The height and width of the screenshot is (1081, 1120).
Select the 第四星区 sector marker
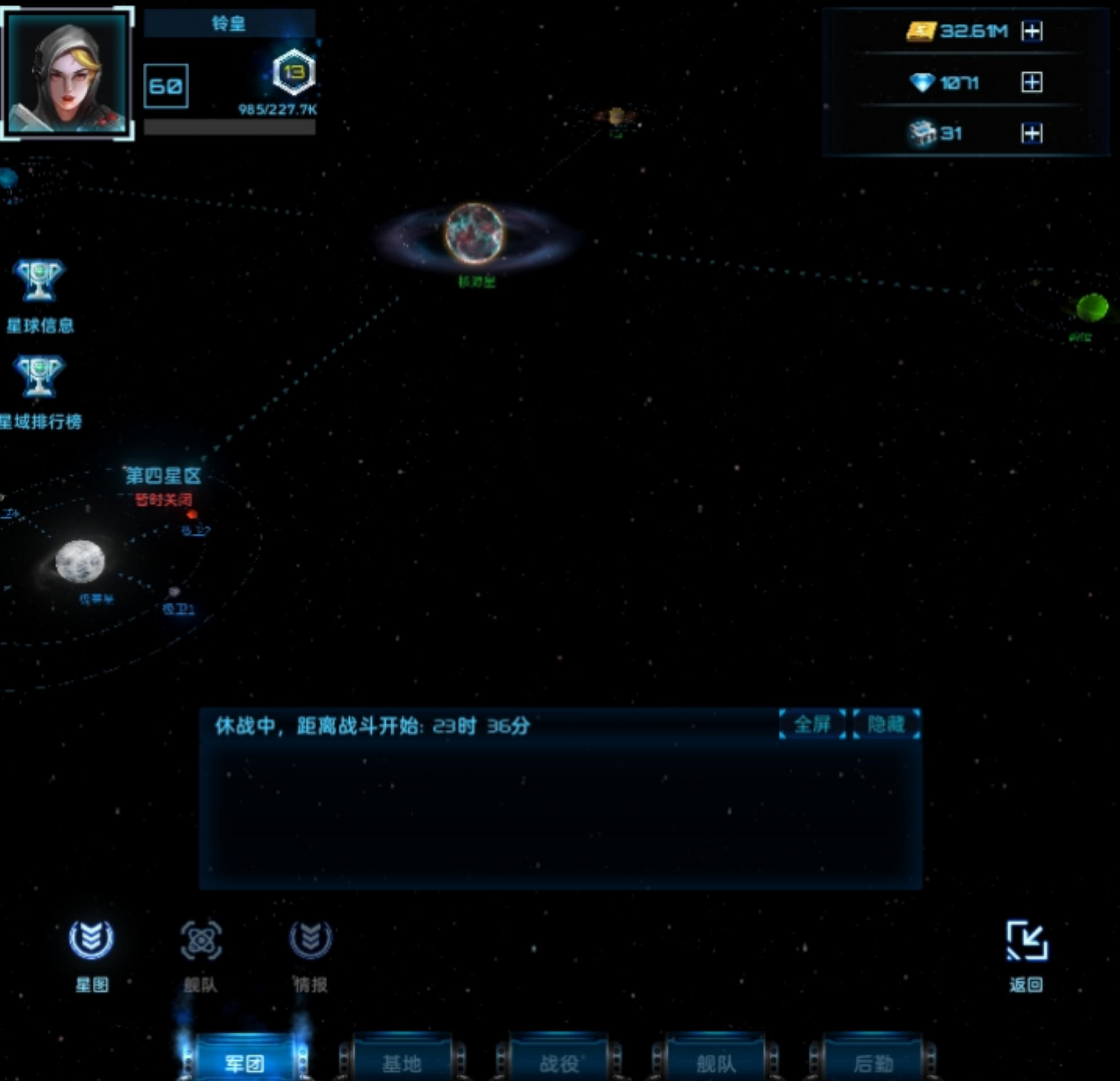[x=163, y=476]
